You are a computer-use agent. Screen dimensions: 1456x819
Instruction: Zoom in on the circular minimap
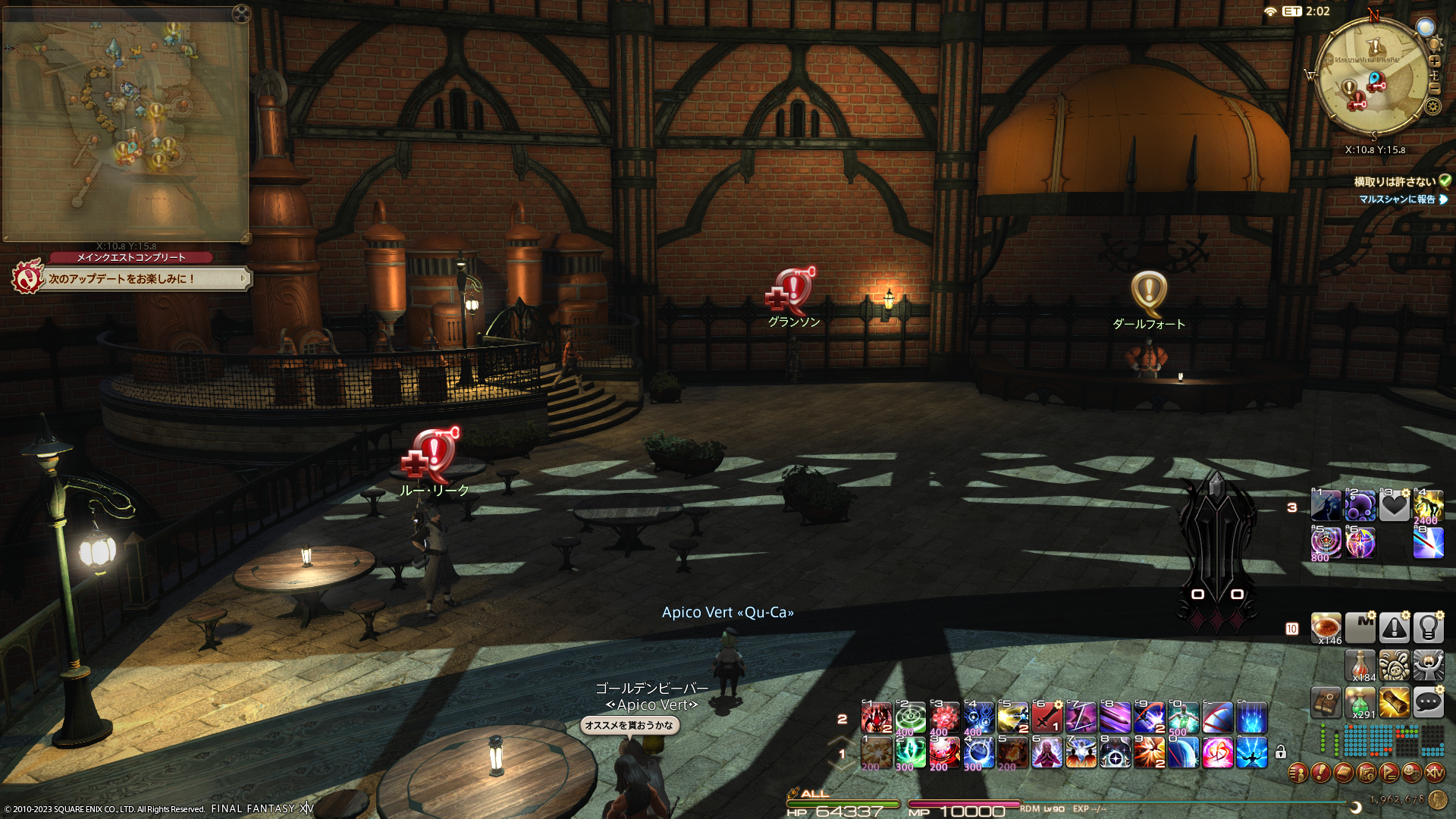coord(1434,61)
